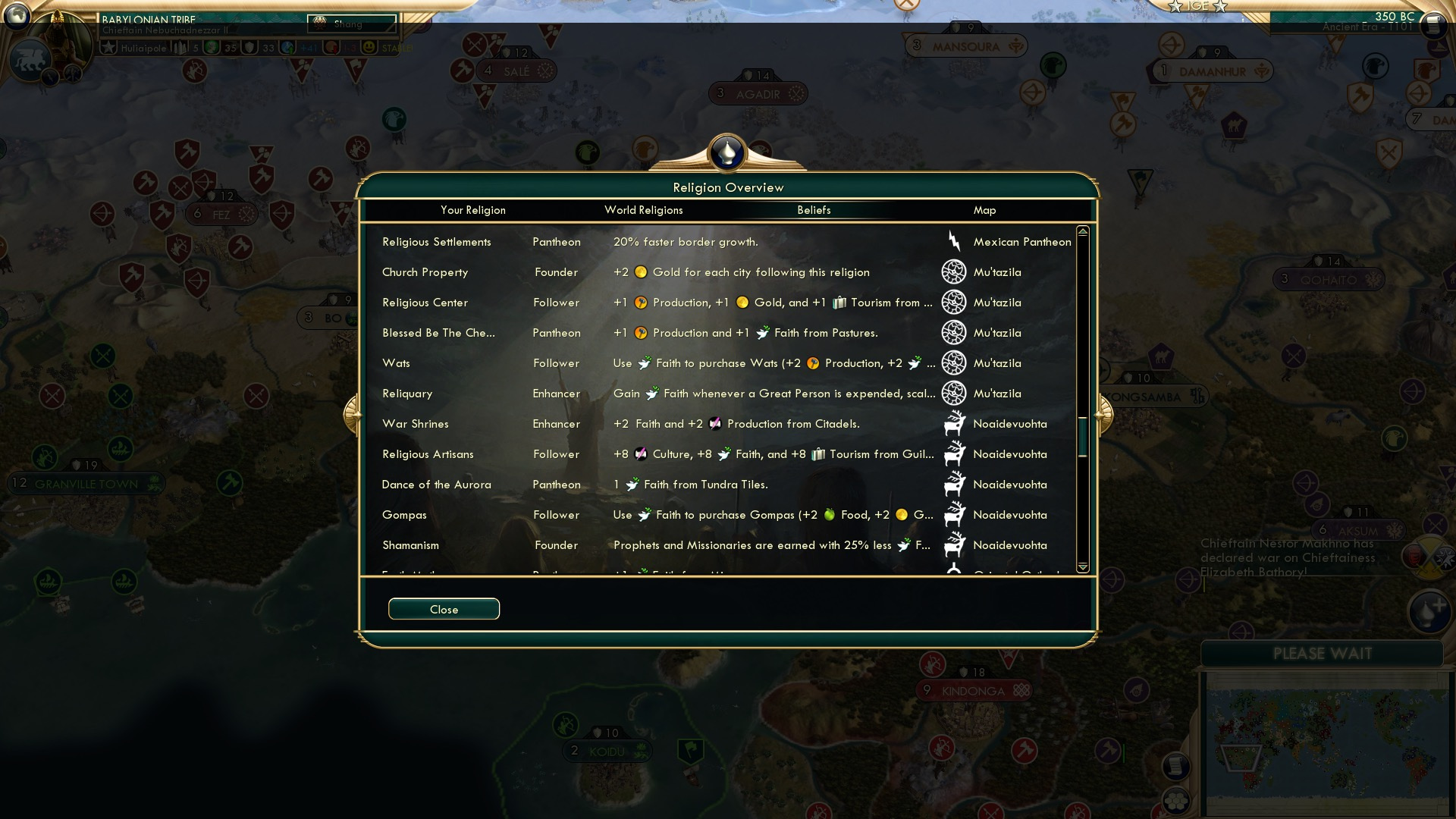The image size is (1456, 819).
Task: Select the Your Religion tab
Action: point(472,210)
